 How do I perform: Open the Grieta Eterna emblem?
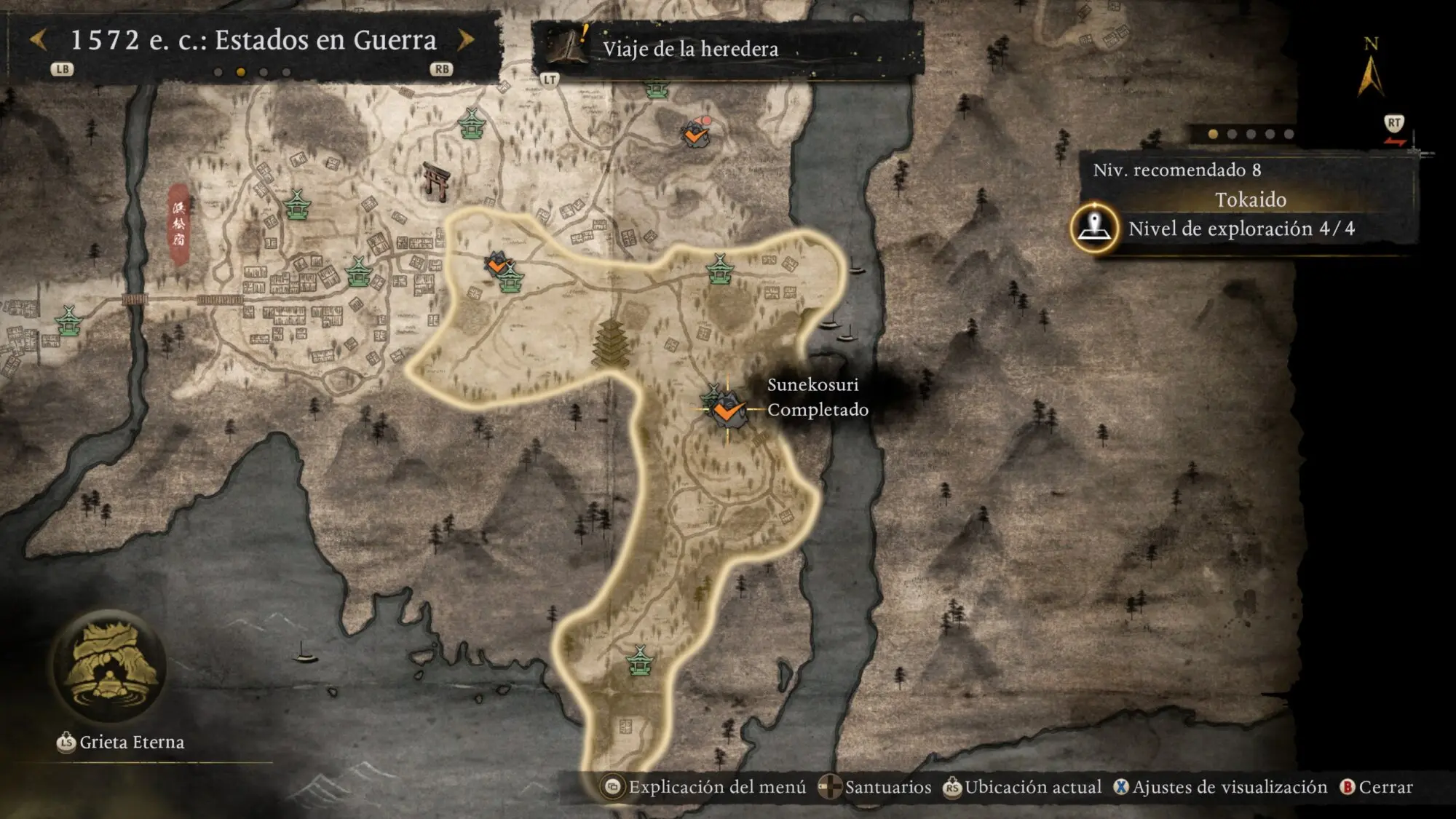click(109, 666)
